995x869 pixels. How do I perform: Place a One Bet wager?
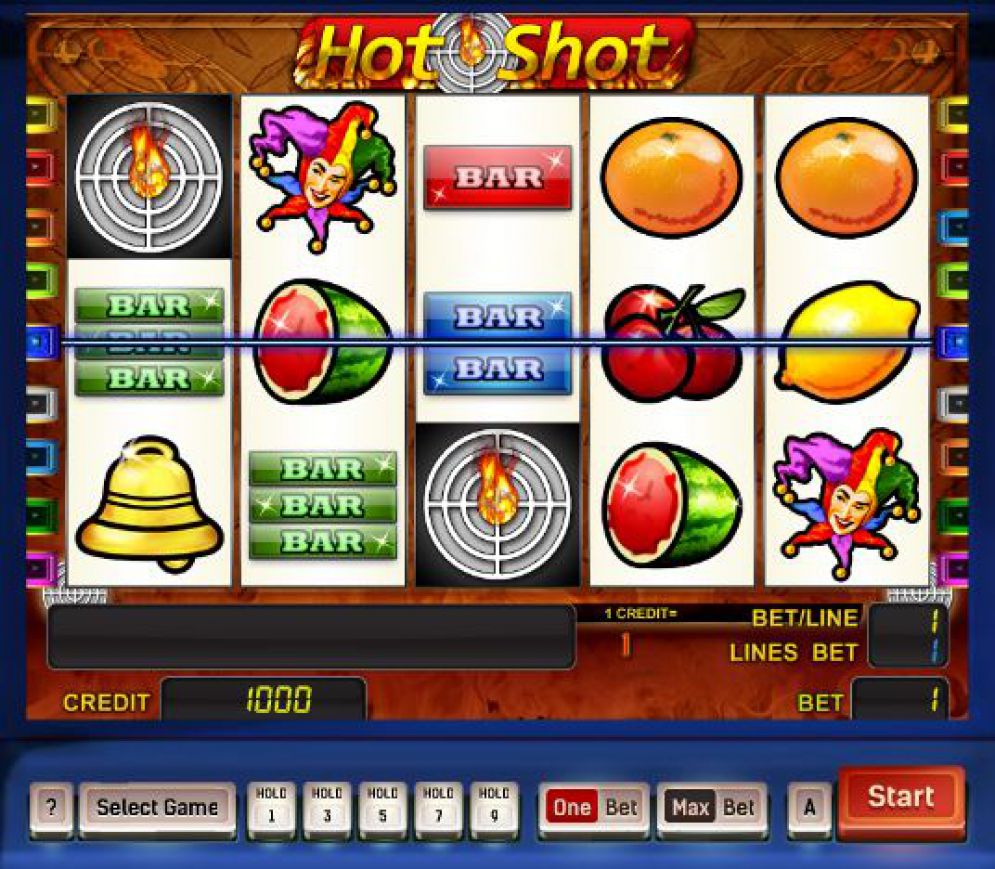click(594, 807)
